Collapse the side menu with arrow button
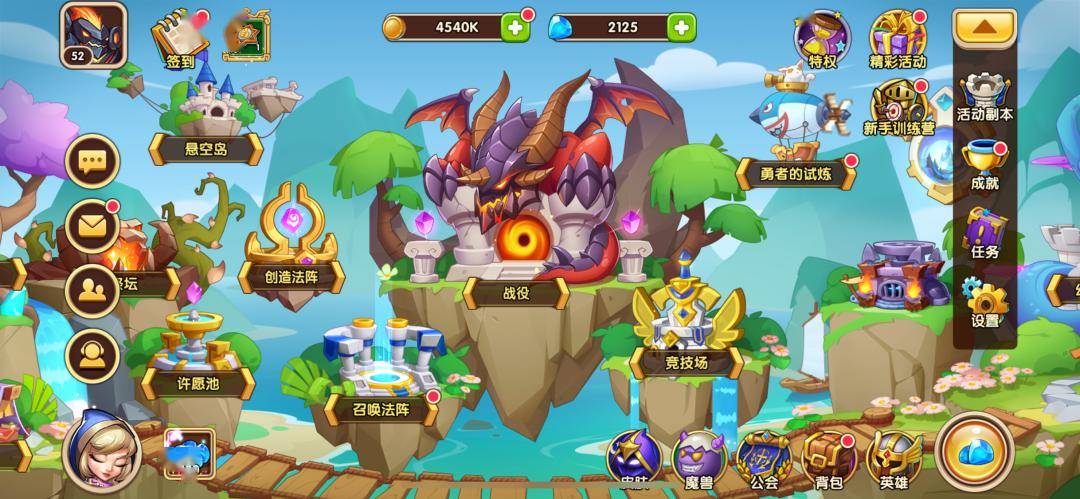Screen dimensions: 1080x499 [984, 28]
